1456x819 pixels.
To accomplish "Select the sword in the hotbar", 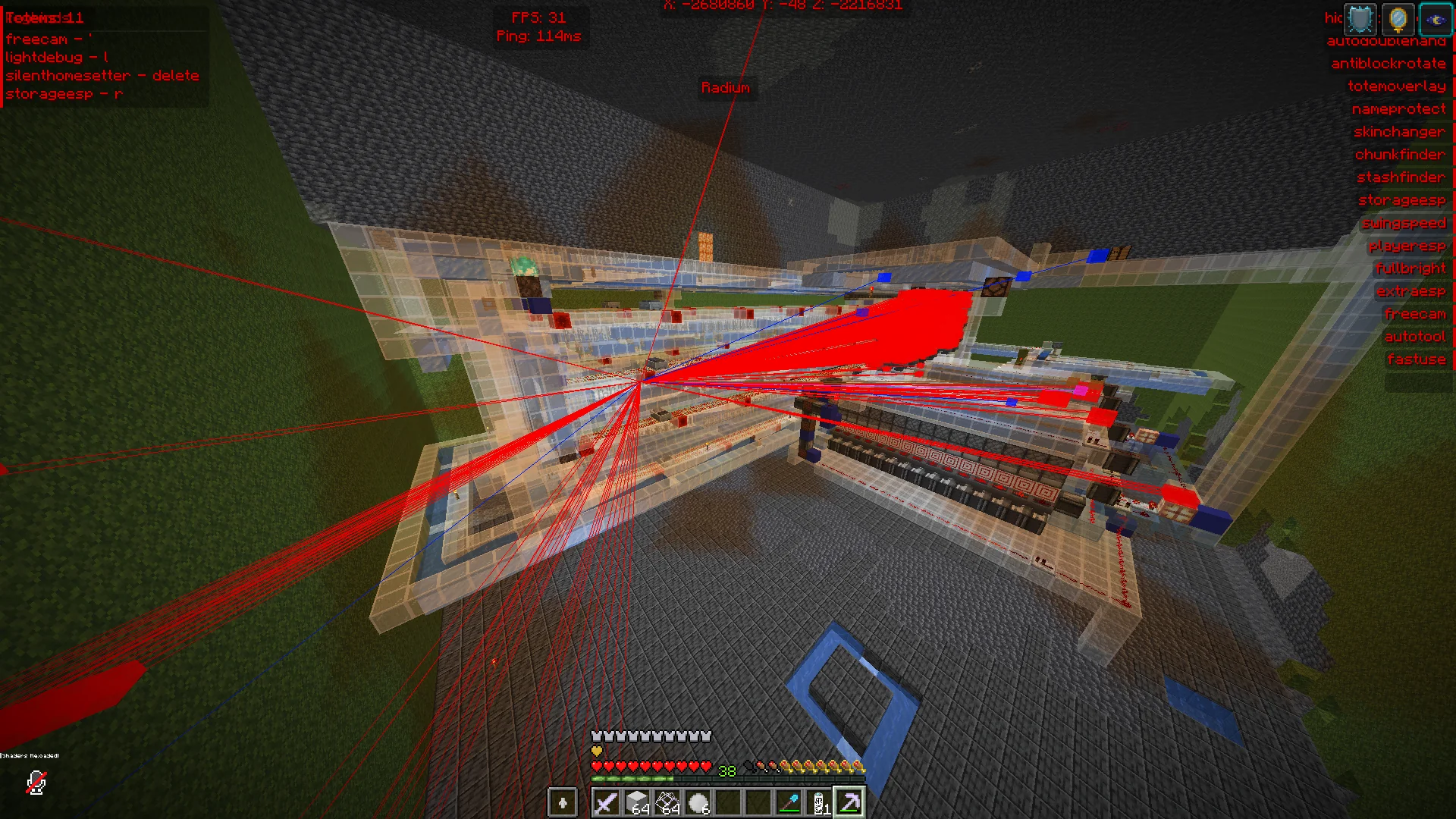I will (607, 802).
